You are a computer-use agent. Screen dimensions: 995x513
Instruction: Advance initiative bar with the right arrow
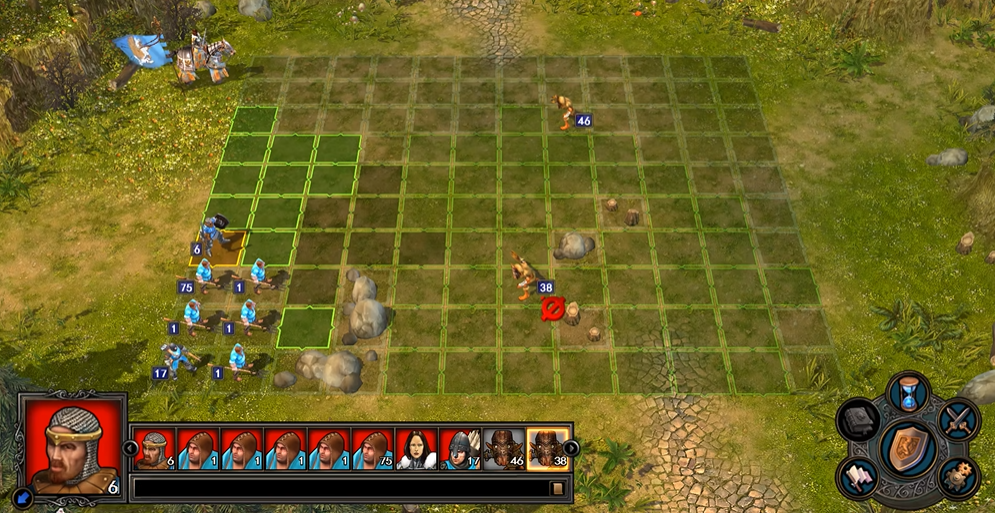[x=571, y=448]
